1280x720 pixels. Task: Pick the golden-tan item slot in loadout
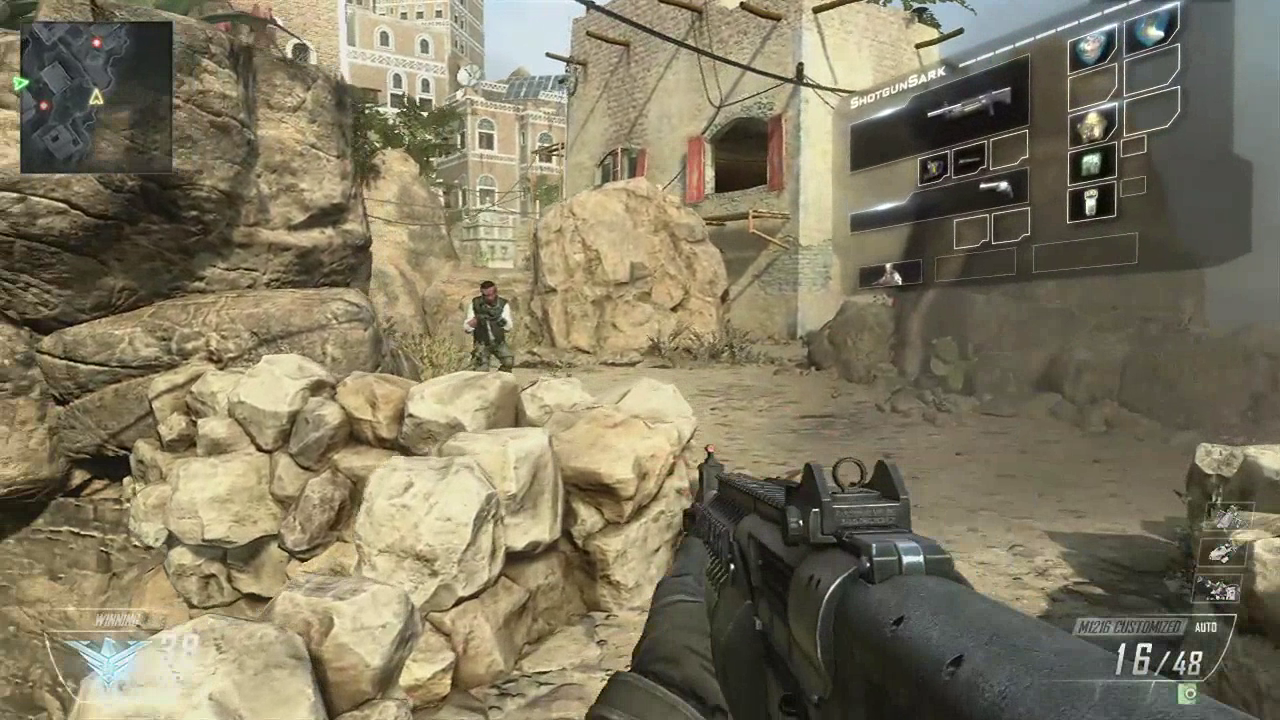click(x=1091, y=125)
